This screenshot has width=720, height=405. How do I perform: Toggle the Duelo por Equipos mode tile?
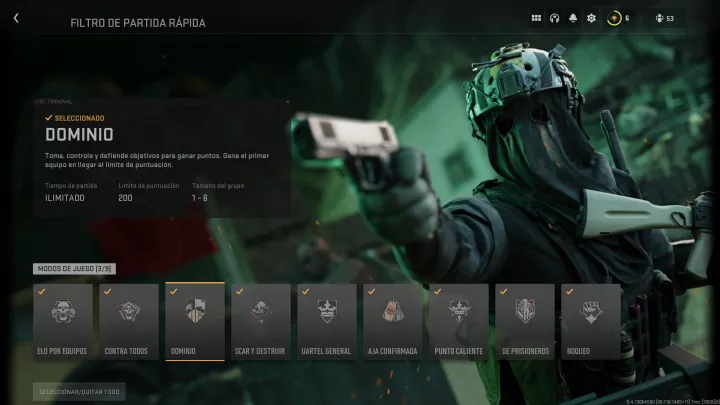62,321
